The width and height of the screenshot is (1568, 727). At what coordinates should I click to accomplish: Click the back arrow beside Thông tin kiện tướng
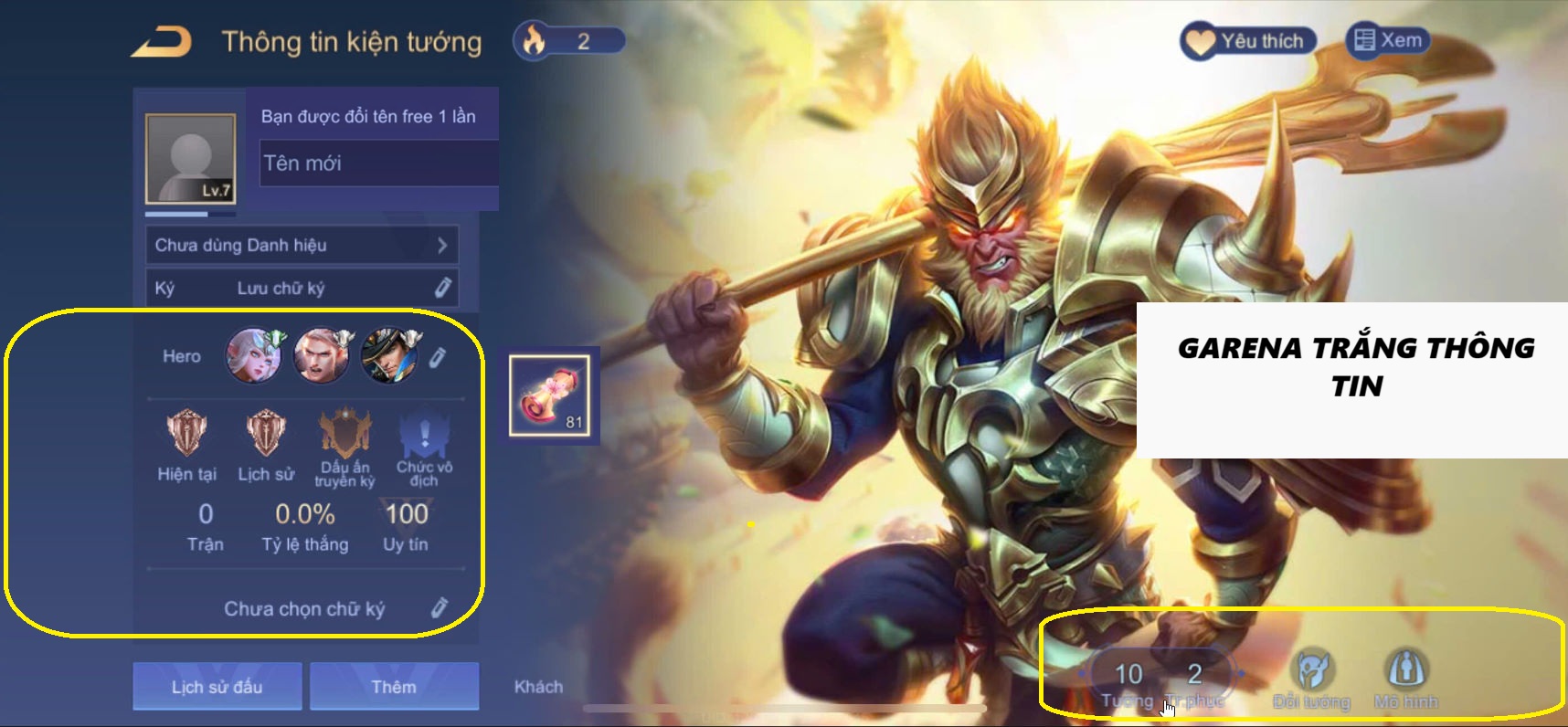(164, 40)
